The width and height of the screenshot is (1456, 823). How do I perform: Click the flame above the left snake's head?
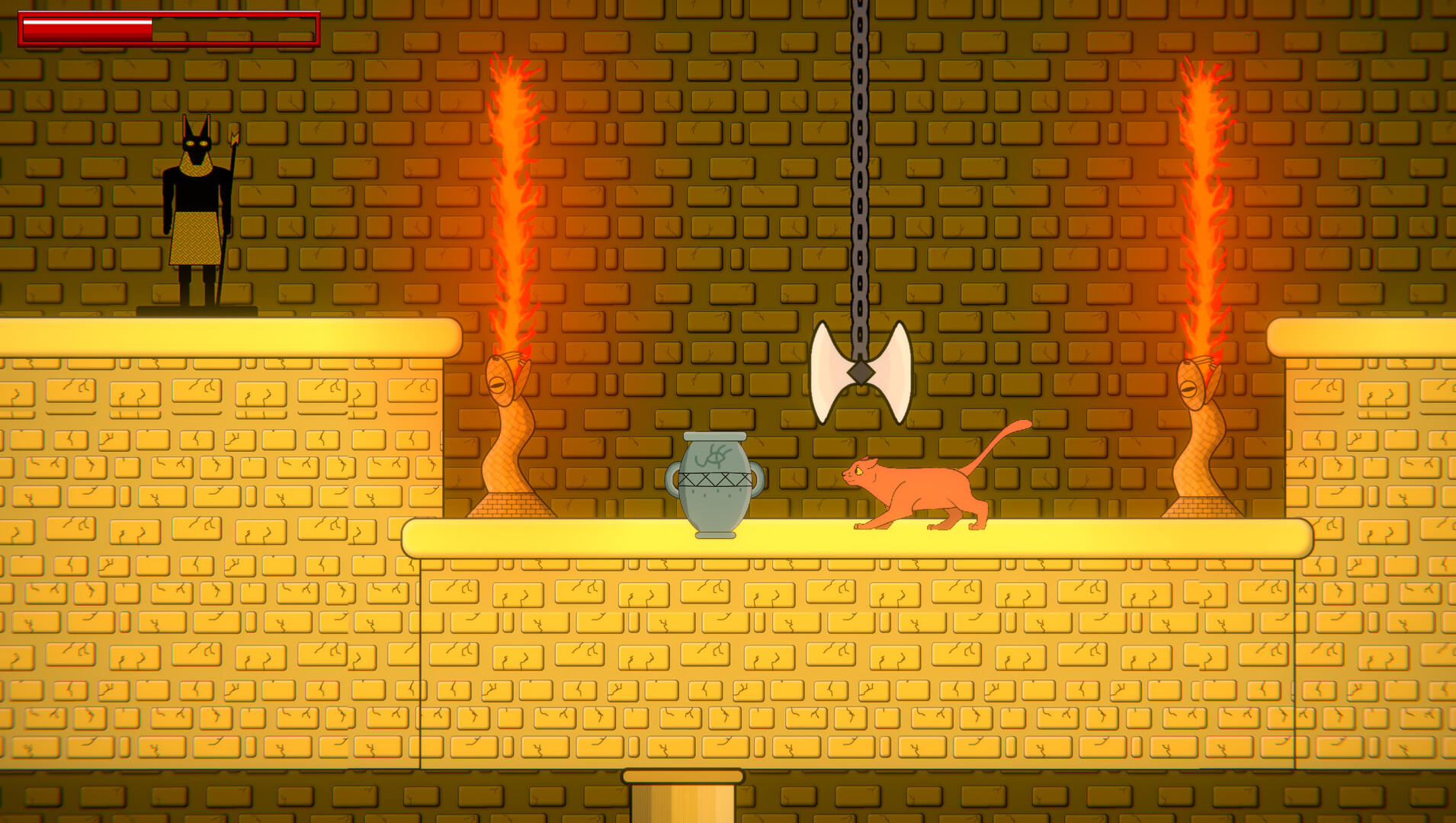coord(509,191)
